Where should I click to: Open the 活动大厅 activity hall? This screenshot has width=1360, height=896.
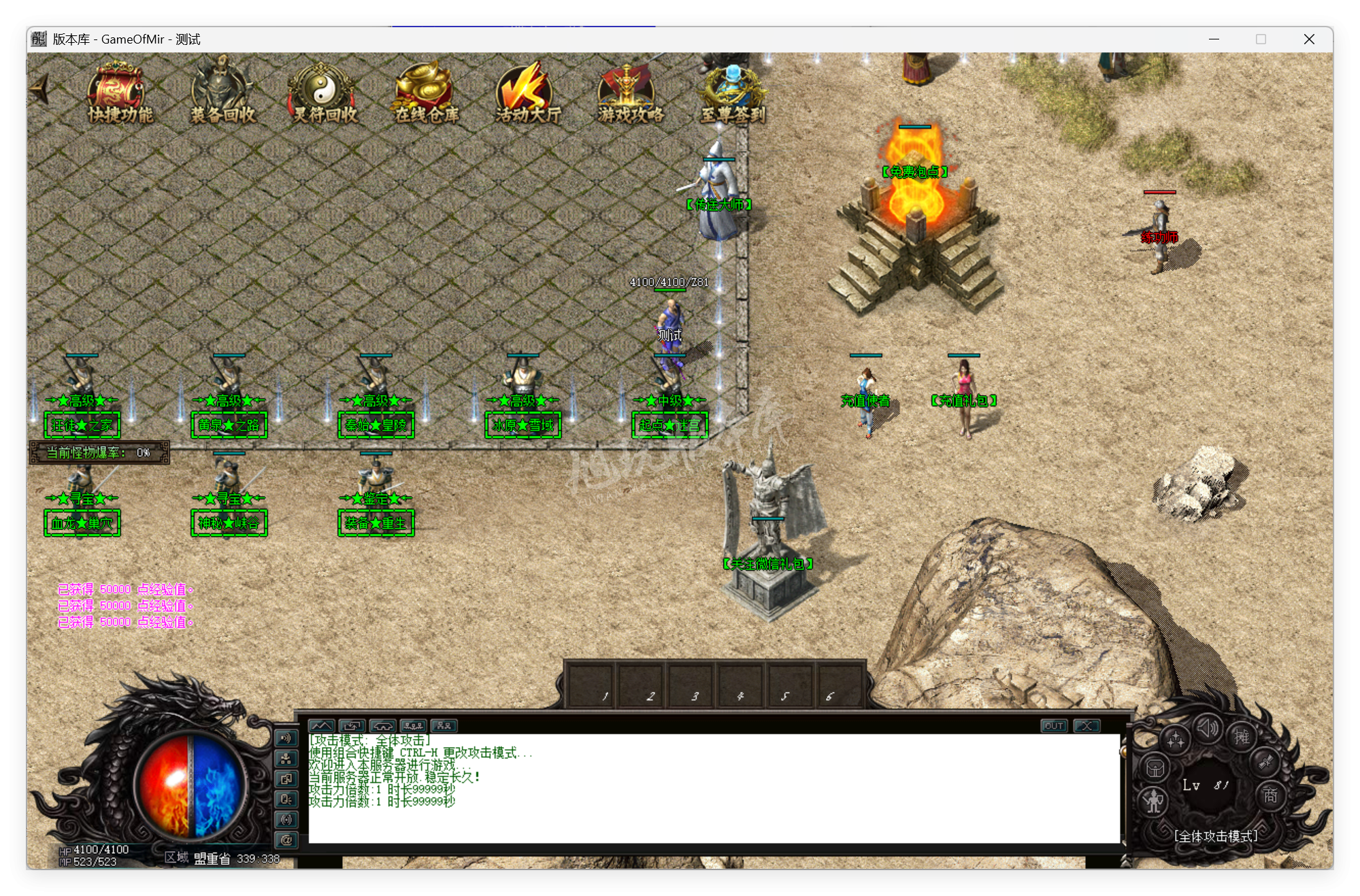[523, 87]
